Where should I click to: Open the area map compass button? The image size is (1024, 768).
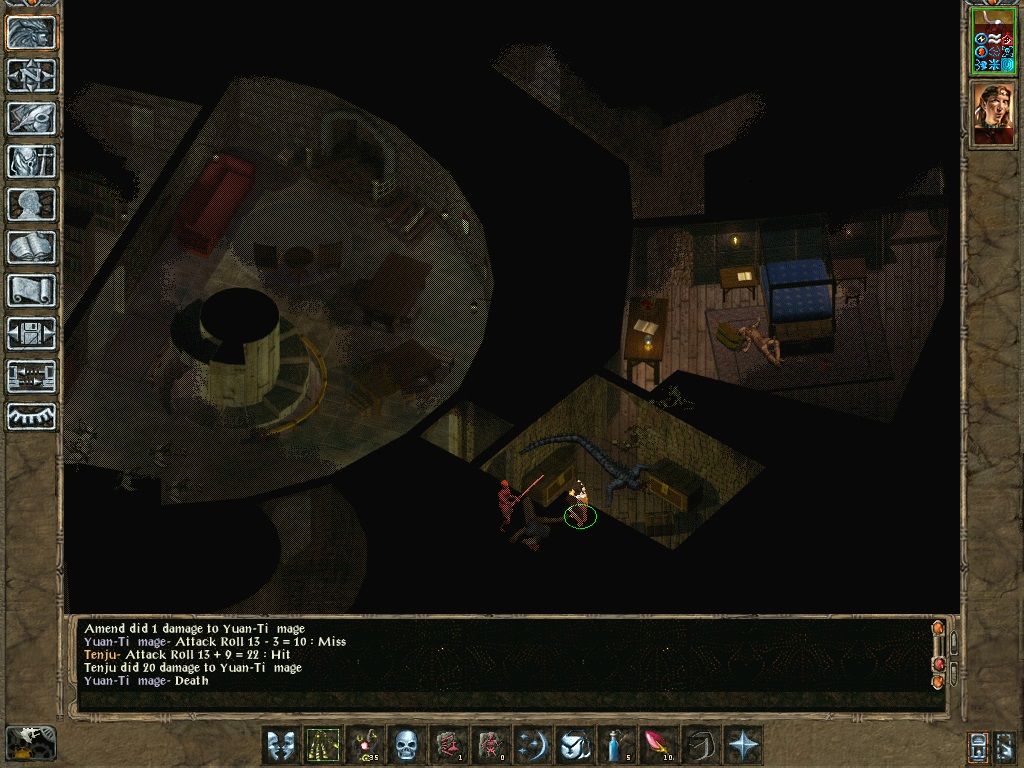31,76
